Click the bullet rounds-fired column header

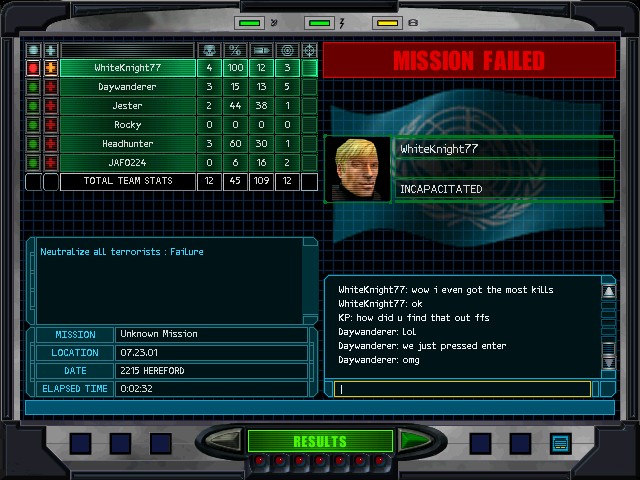[261, 50]
